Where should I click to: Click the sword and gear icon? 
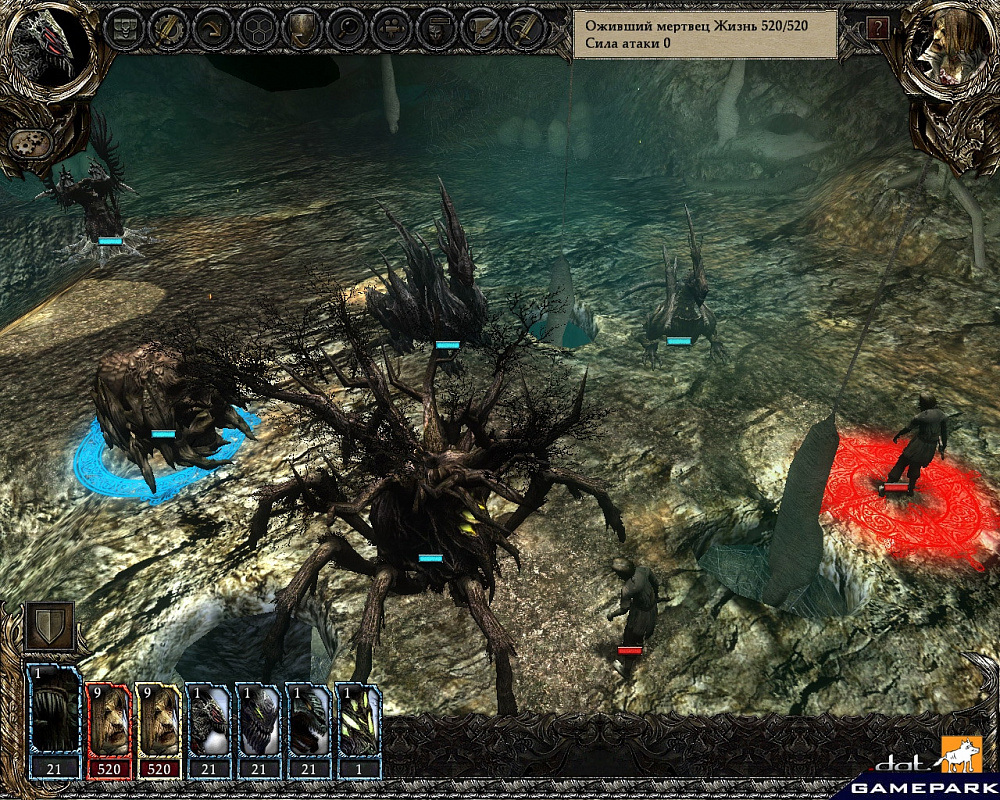[x=167, y=28]
